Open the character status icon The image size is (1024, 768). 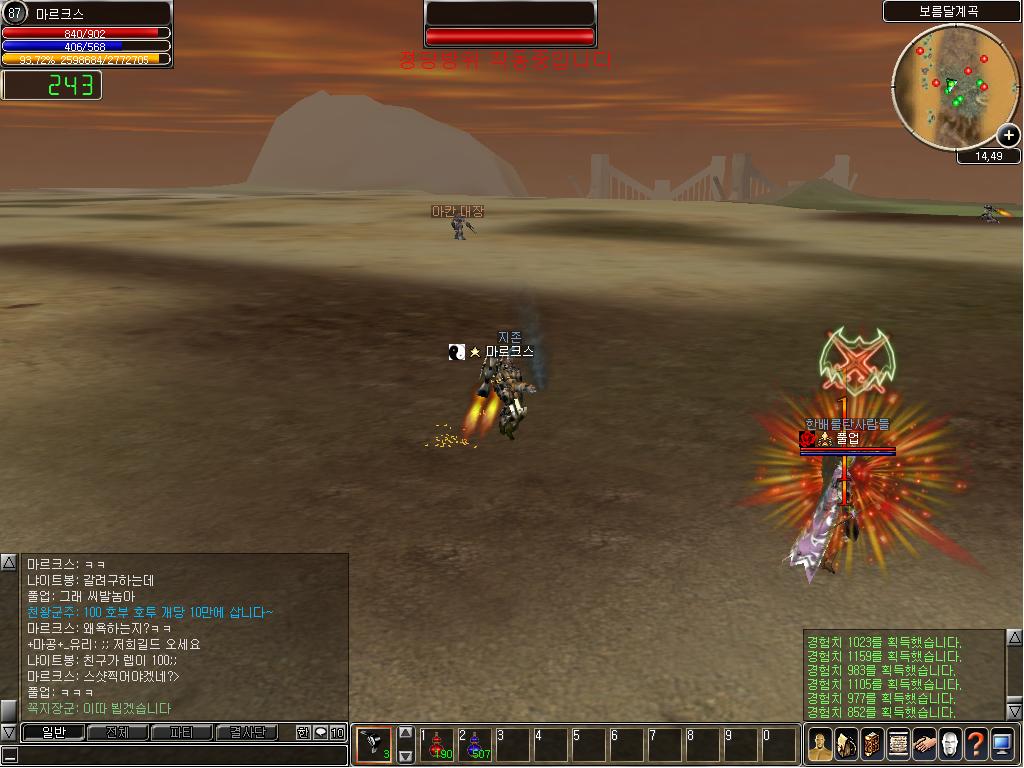(820, 745)
